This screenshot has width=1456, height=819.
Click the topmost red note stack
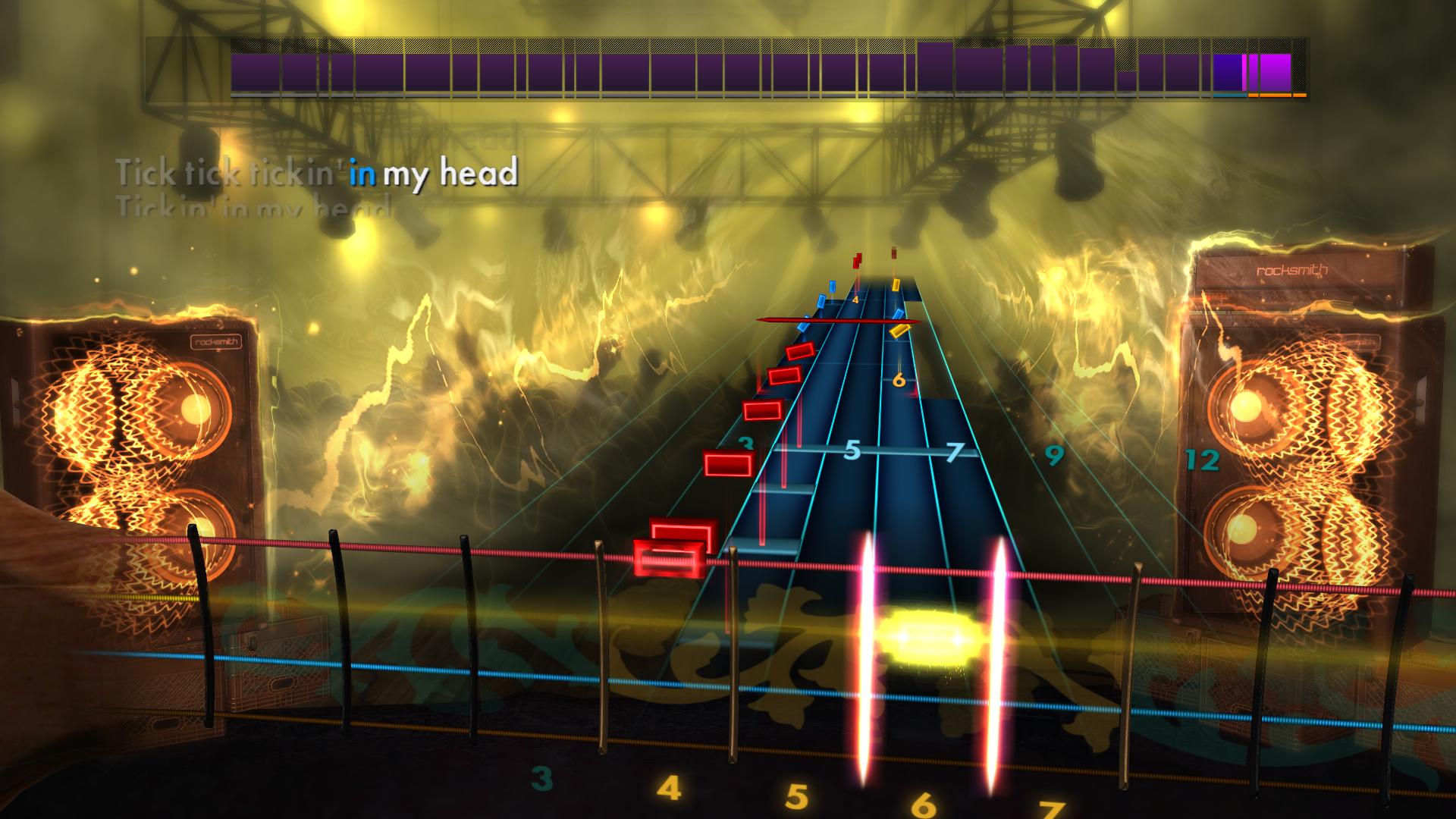tap(857, 262)
